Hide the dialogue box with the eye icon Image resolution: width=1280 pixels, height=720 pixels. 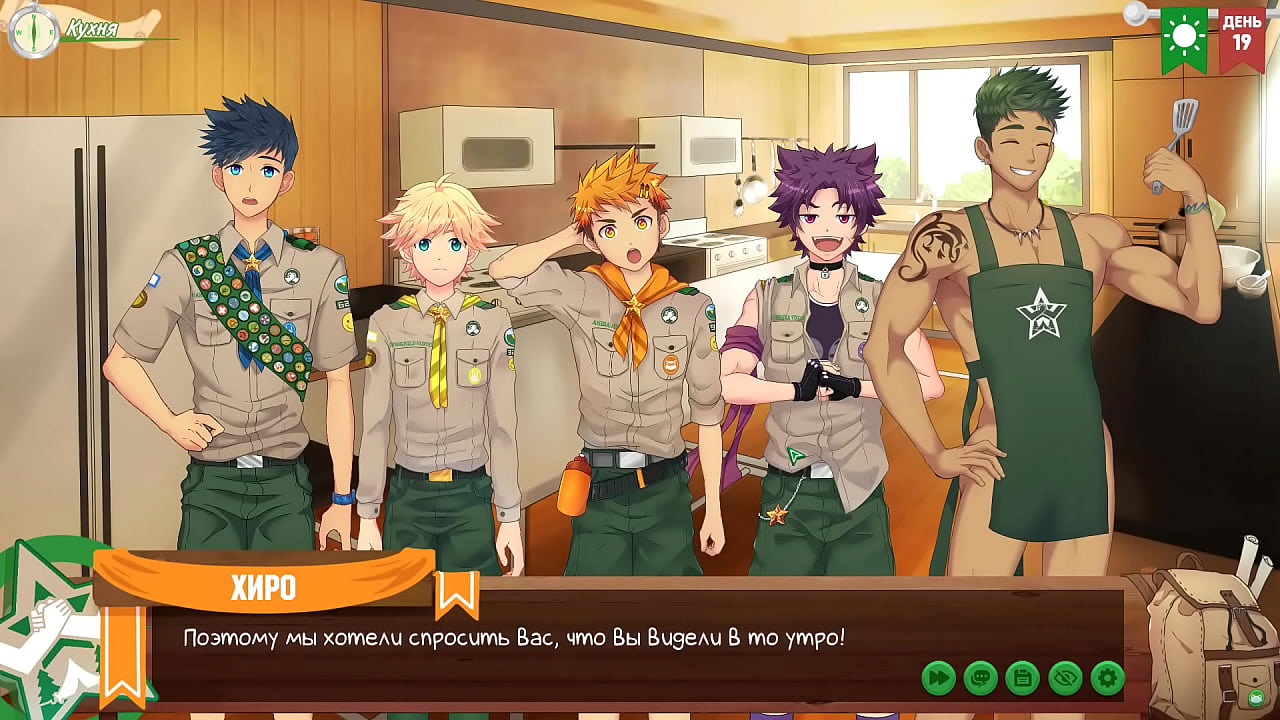(x=1066, y=678)
